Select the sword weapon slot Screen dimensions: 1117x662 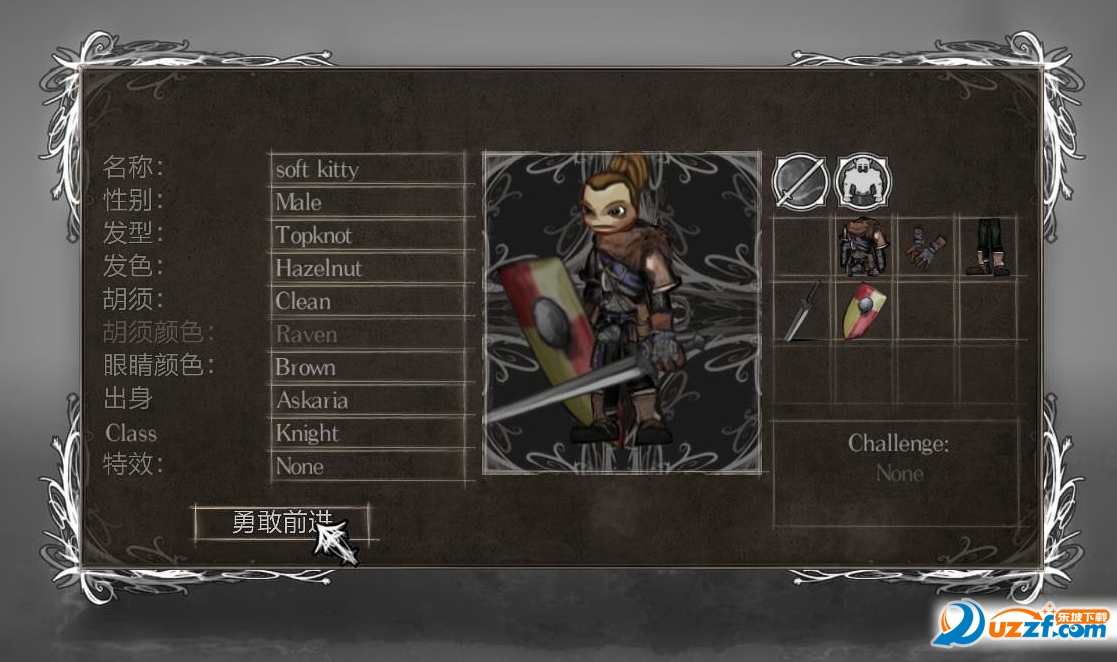802,312
